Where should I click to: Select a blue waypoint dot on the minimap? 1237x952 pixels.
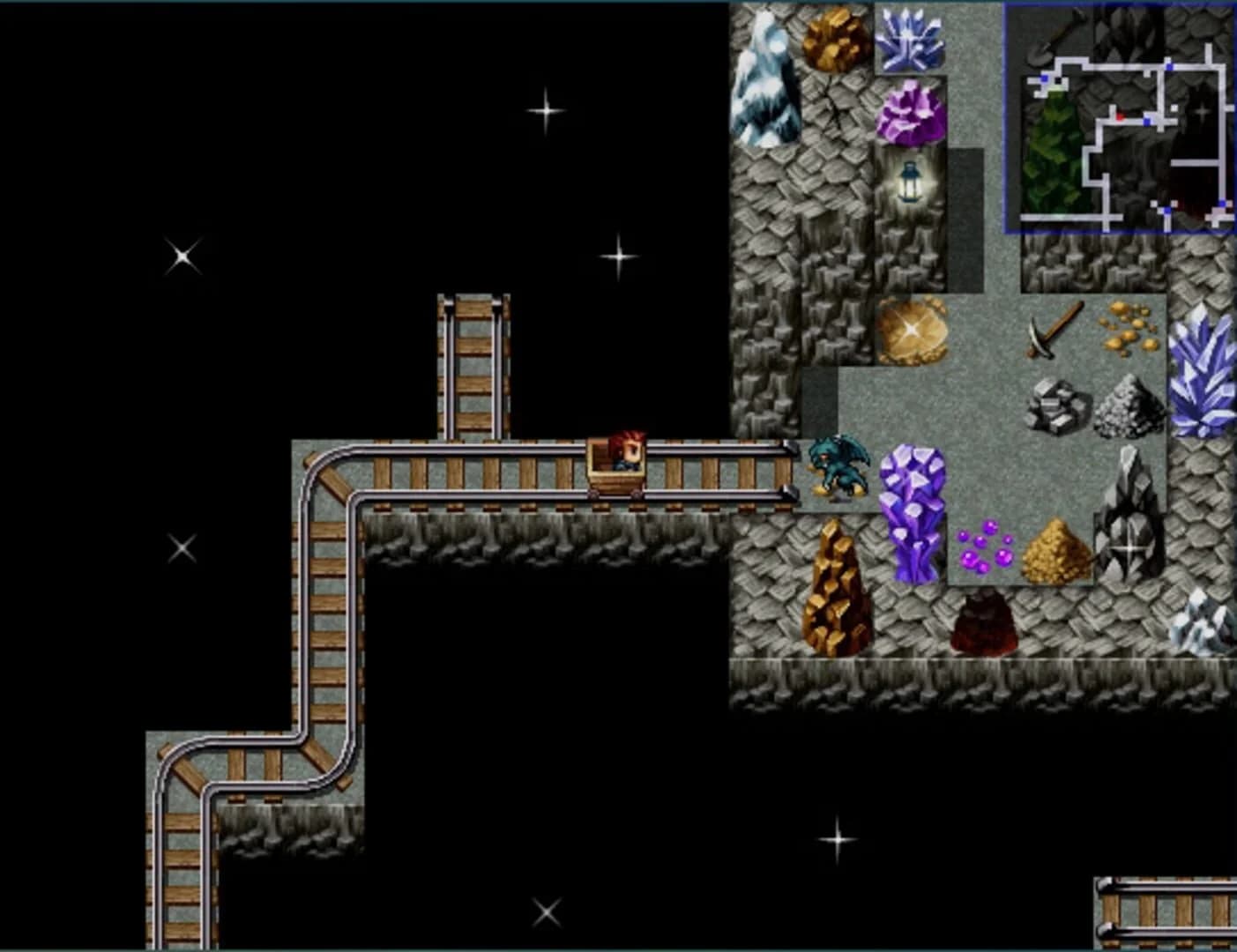coord(1146,121)
